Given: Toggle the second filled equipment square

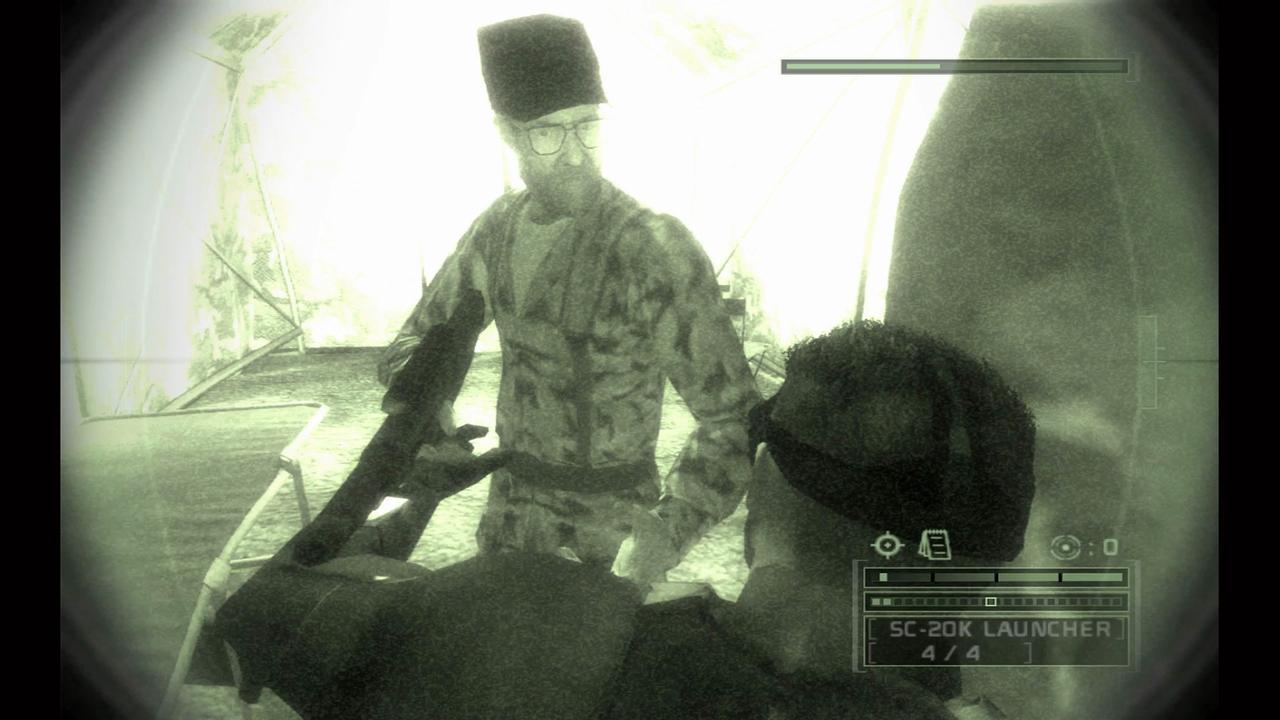Looking at the screenshot, I should point(887,601).
